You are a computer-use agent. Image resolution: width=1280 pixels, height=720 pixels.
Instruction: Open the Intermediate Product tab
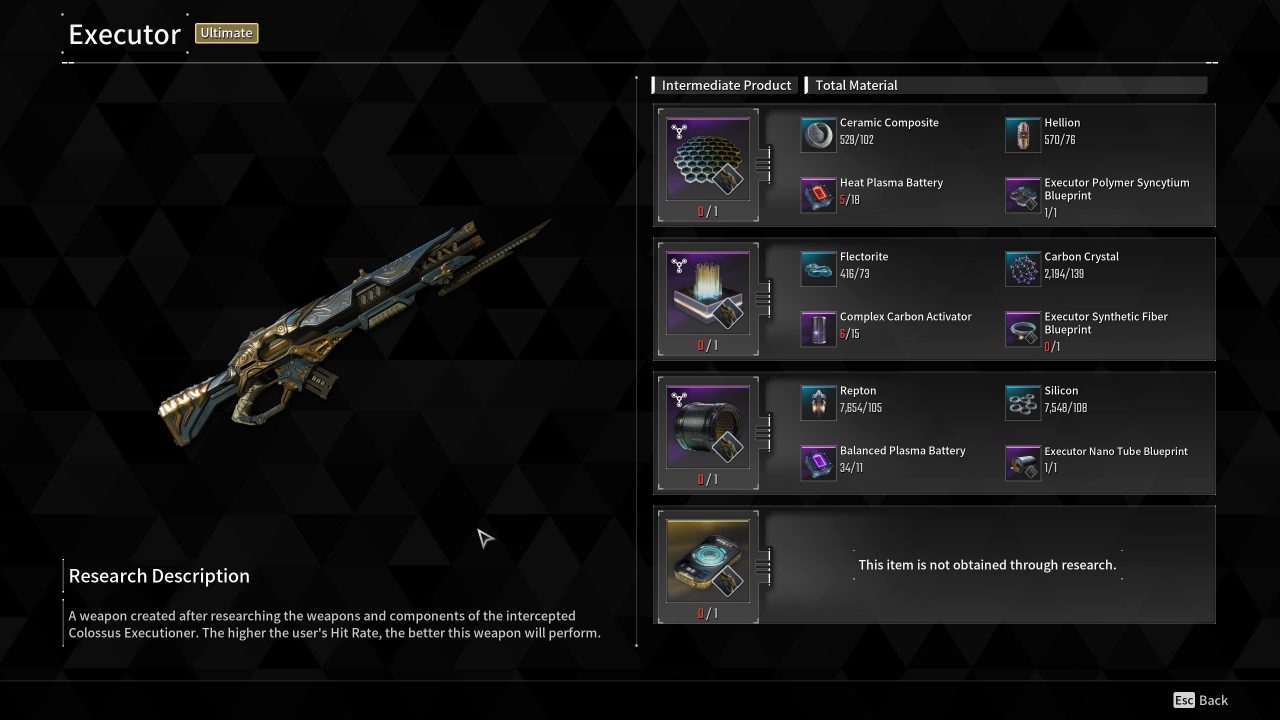pyautogui.click(x=726, y=85)
